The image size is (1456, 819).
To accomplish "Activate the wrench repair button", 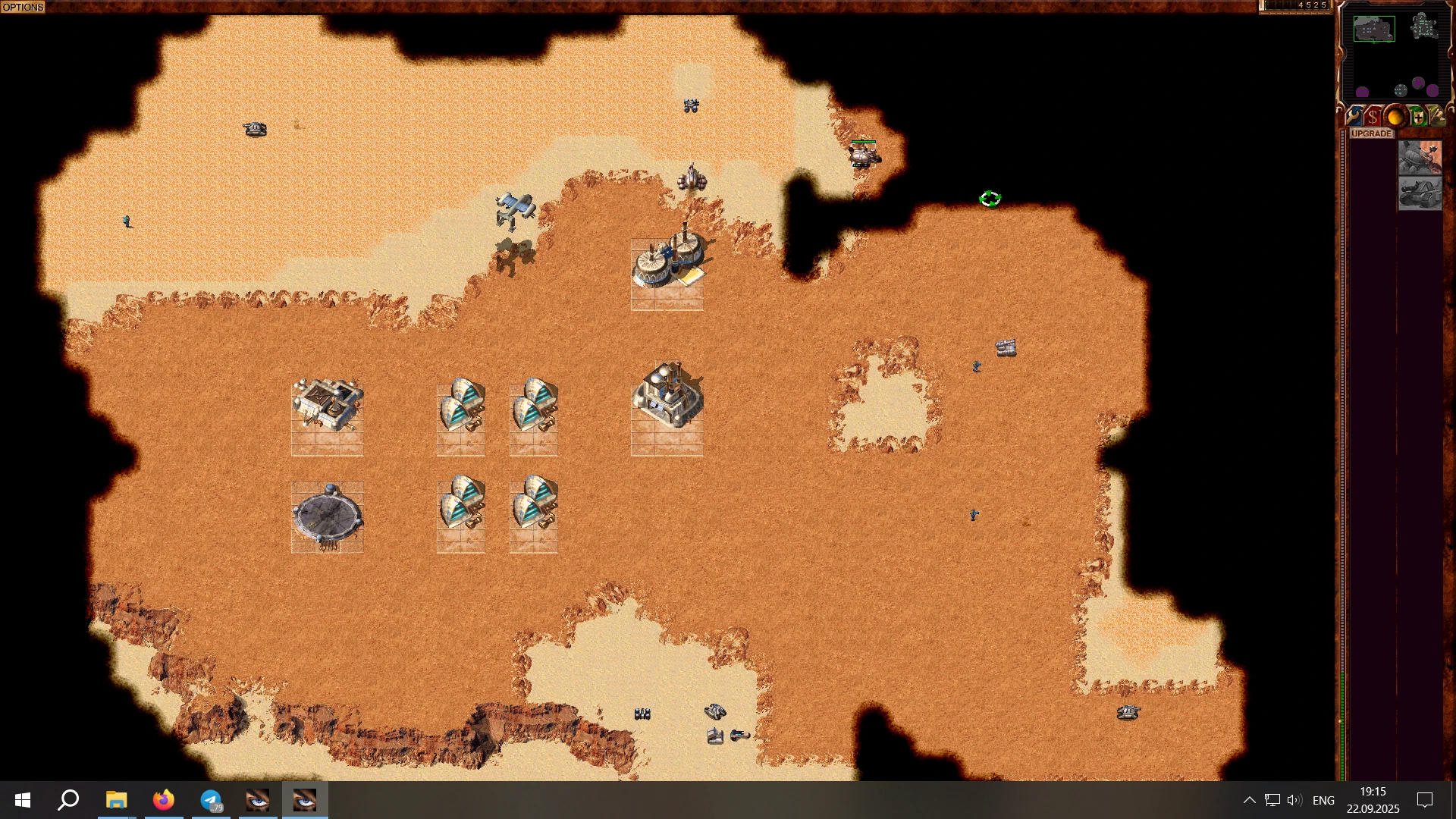I will 1353,117.
